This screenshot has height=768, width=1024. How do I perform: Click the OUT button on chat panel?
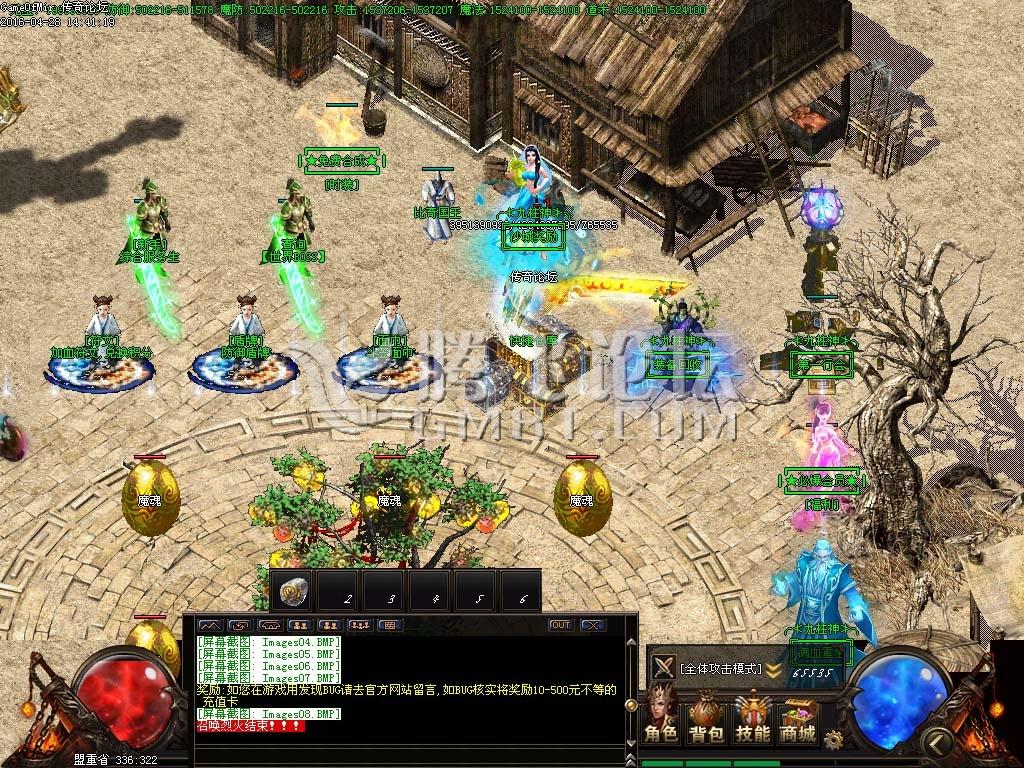tap(561, 625)
